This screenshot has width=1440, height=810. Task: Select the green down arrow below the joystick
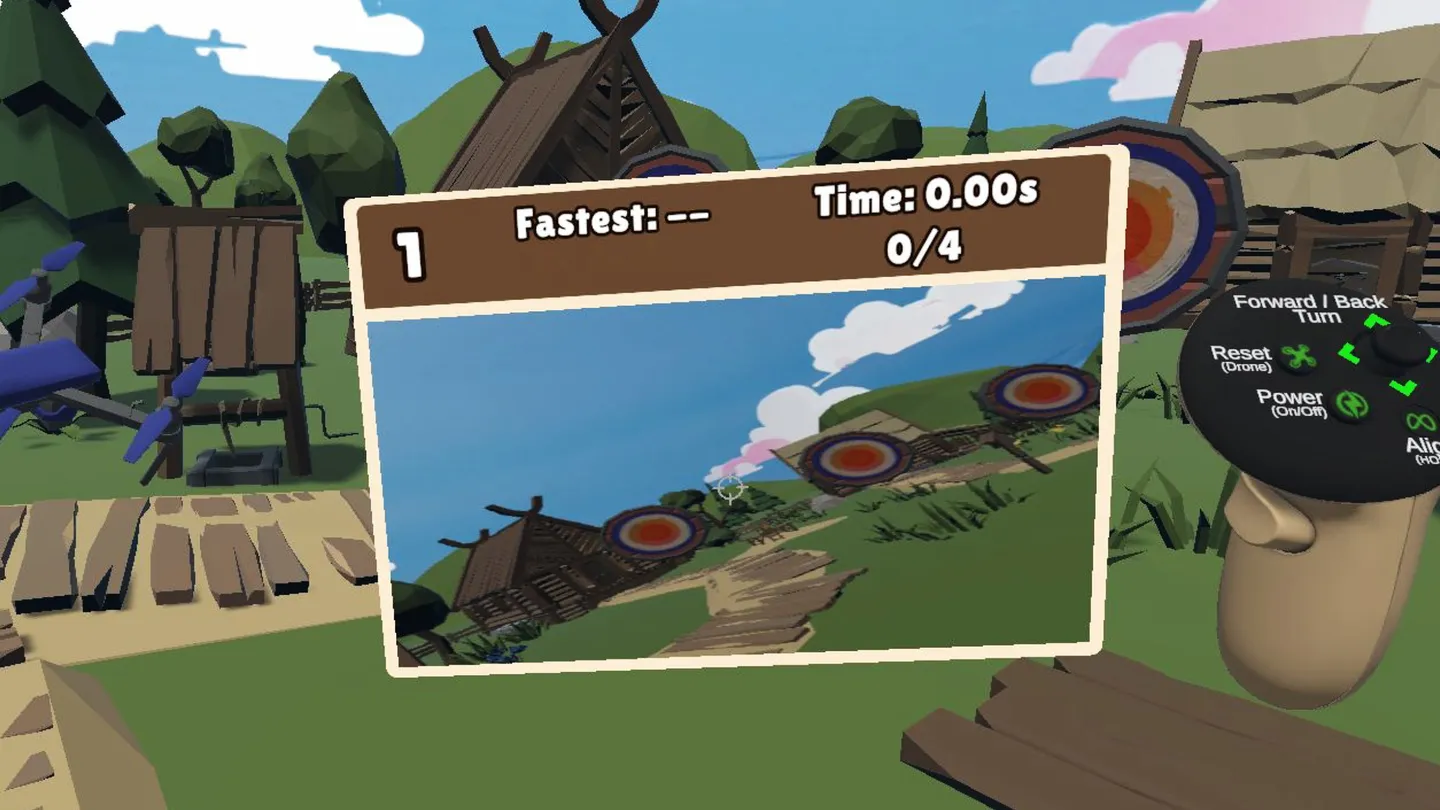pyautogui.click(x=1402, y=386)
